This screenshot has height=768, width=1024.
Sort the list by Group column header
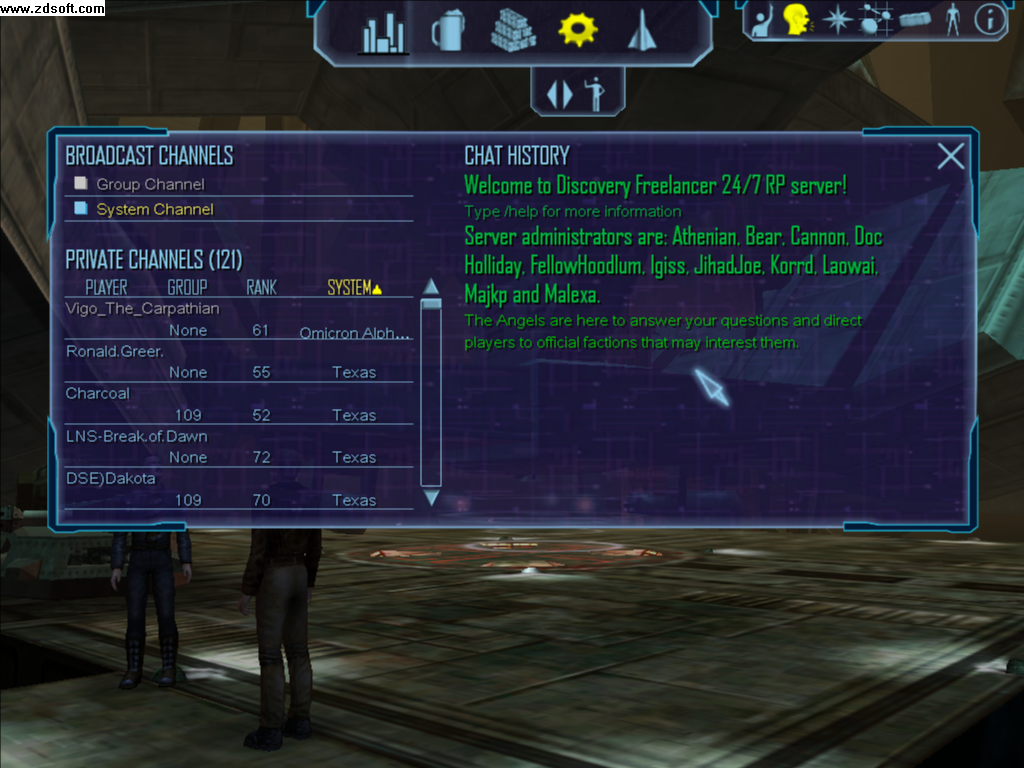(x=187, y=288)
